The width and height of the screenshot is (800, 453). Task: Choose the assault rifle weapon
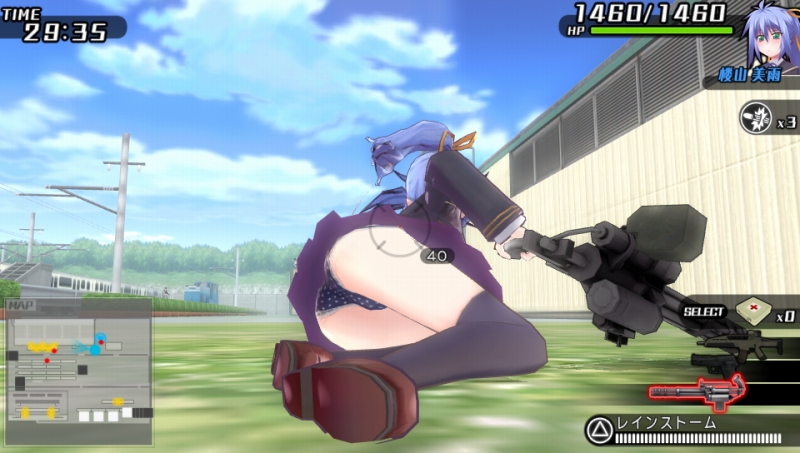click(x=742, y=344)
